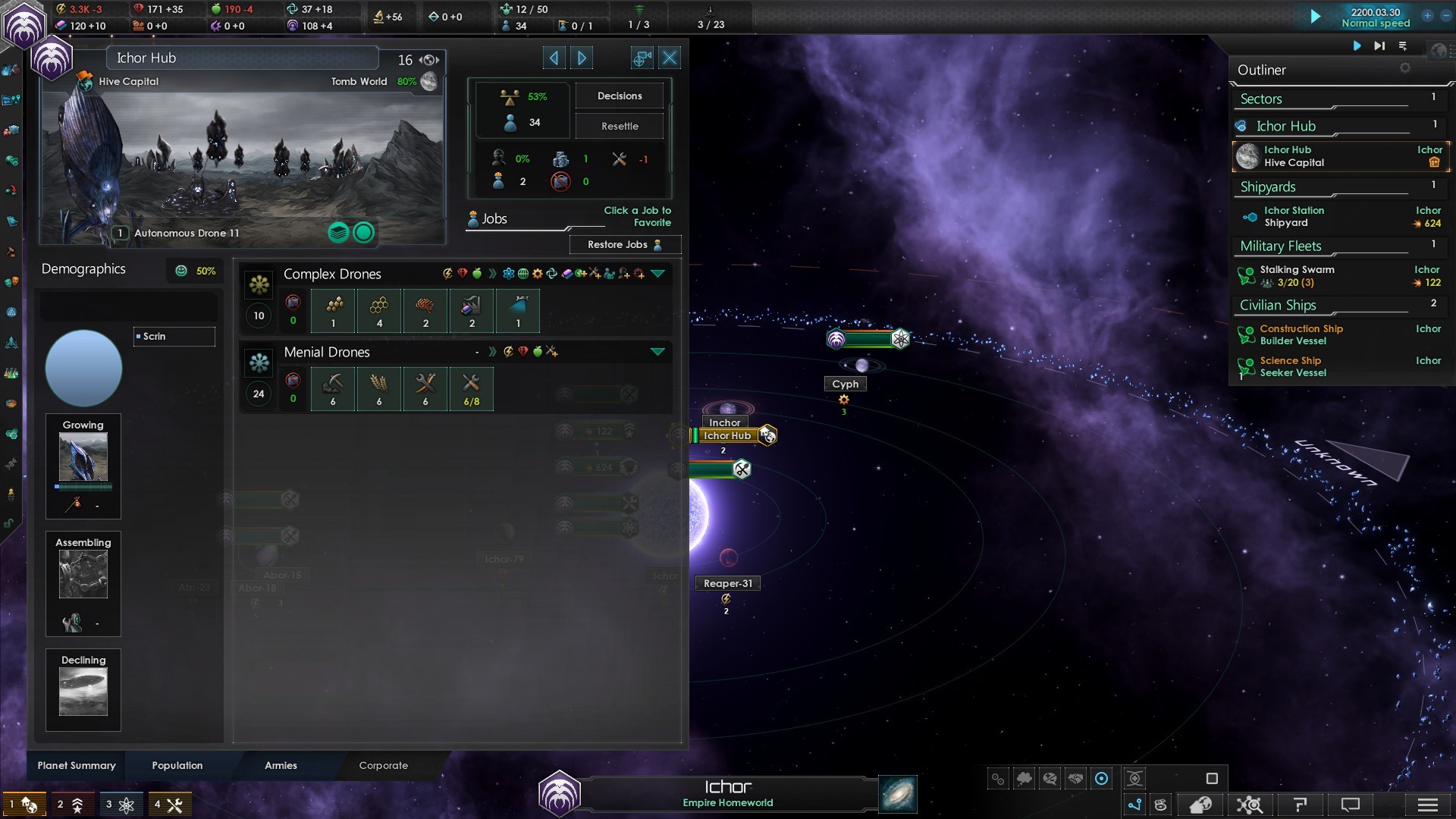
Task: Select the Science Ship Seeker Vessel
Action: pos(1292,366)
